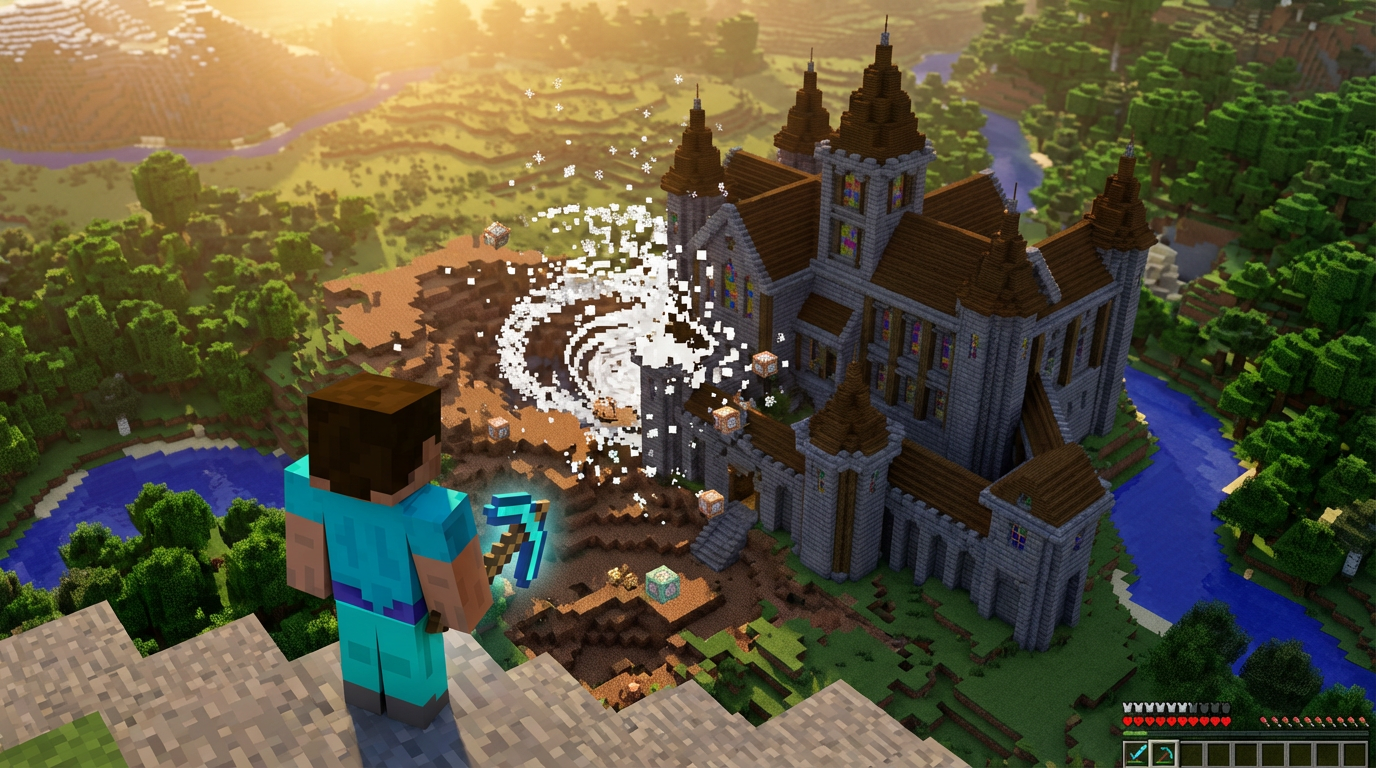Click the rightmost hunger drumstick icon

pyautogui.click(x=1362, y=720)
